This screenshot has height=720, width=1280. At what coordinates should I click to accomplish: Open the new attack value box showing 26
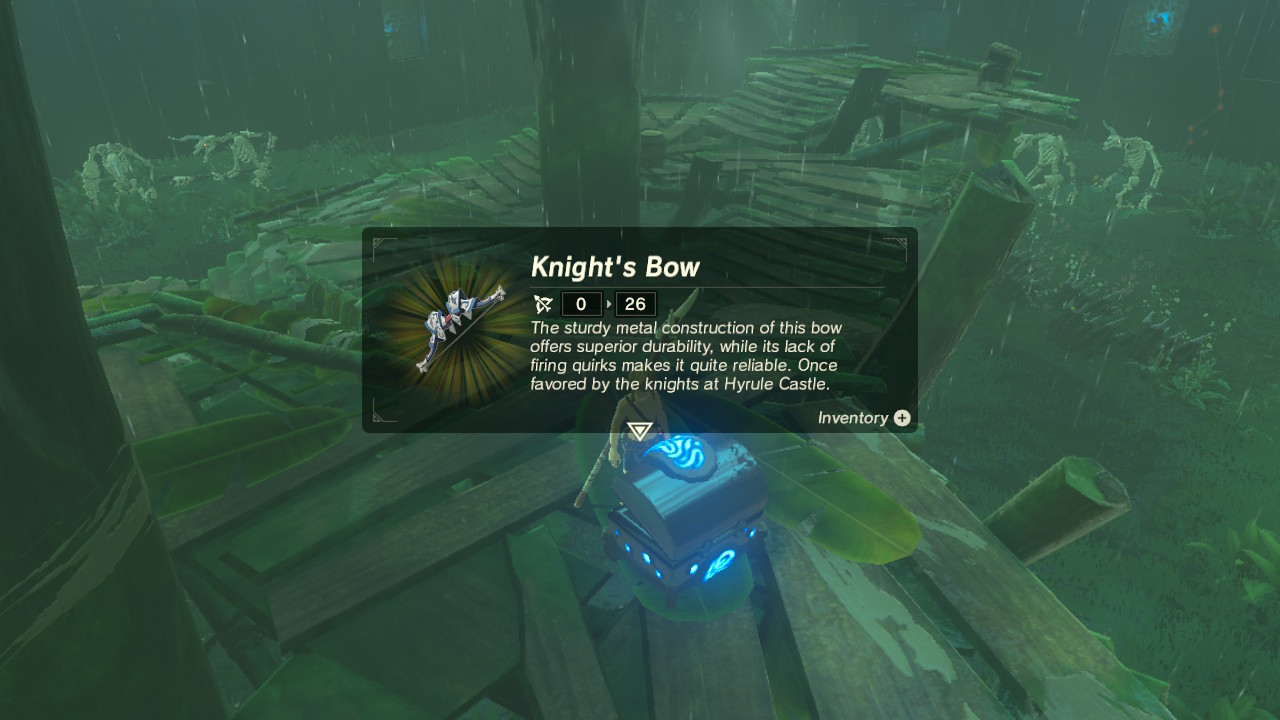635,304
